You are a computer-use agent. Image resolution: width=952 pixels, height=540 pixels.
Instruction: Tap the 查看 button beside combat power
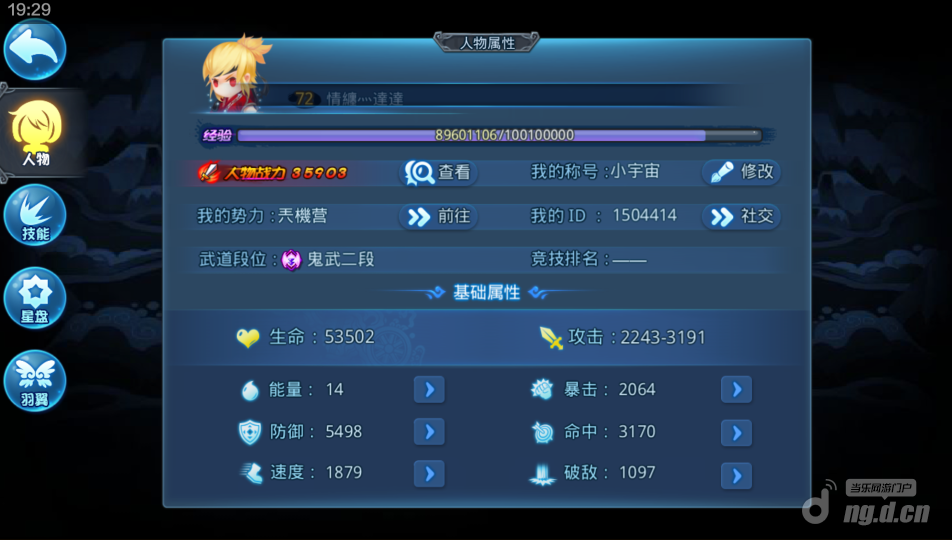439,172
